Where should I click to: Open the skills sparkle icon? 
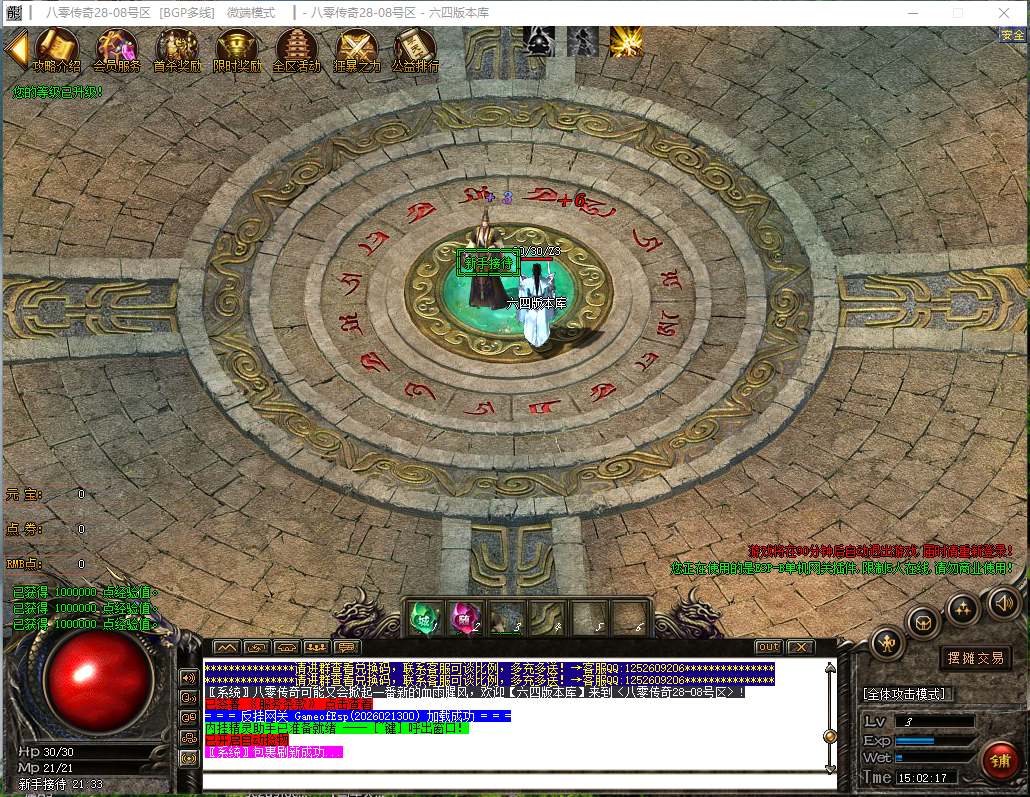click(963, 607)
